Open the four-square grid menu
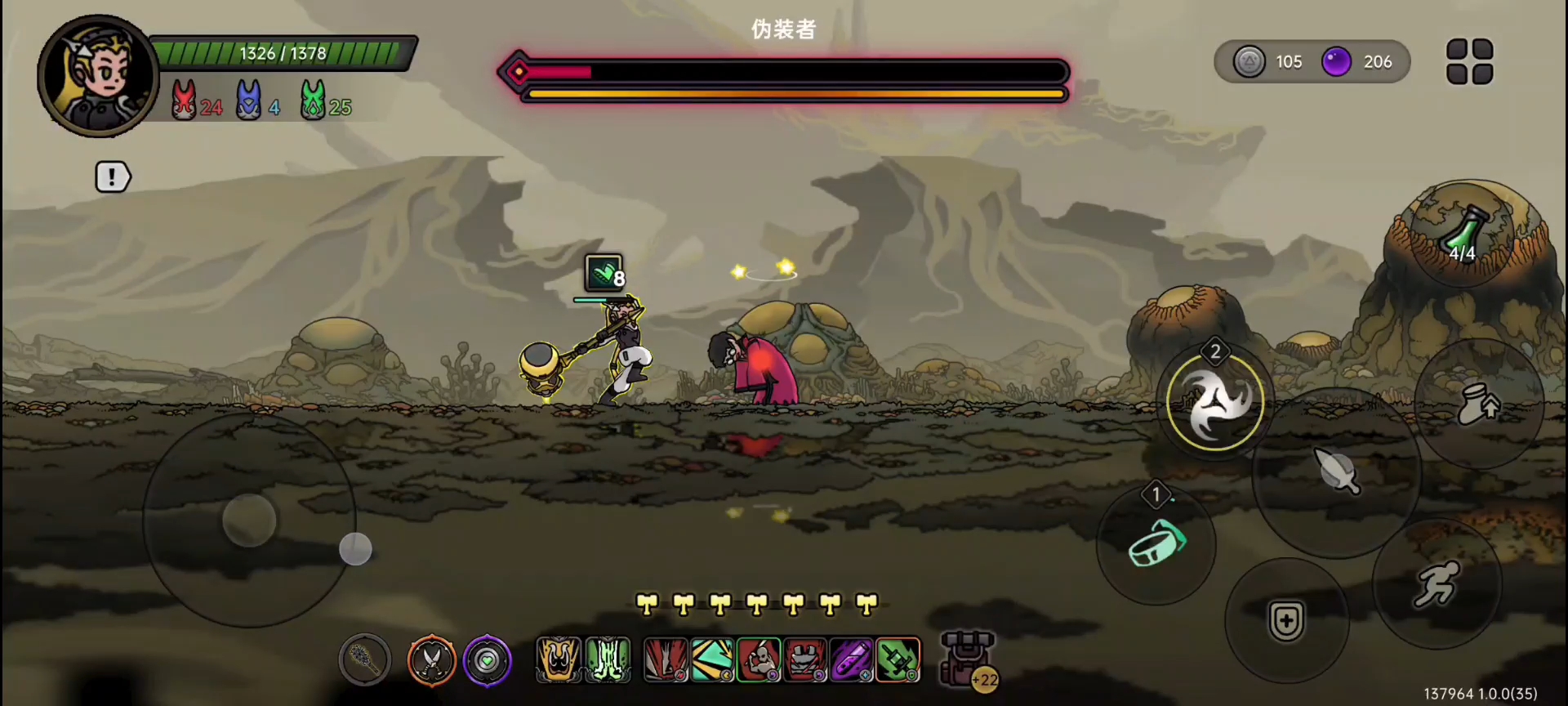Viewport: 1568px width, 706px height. [1469, 61]
